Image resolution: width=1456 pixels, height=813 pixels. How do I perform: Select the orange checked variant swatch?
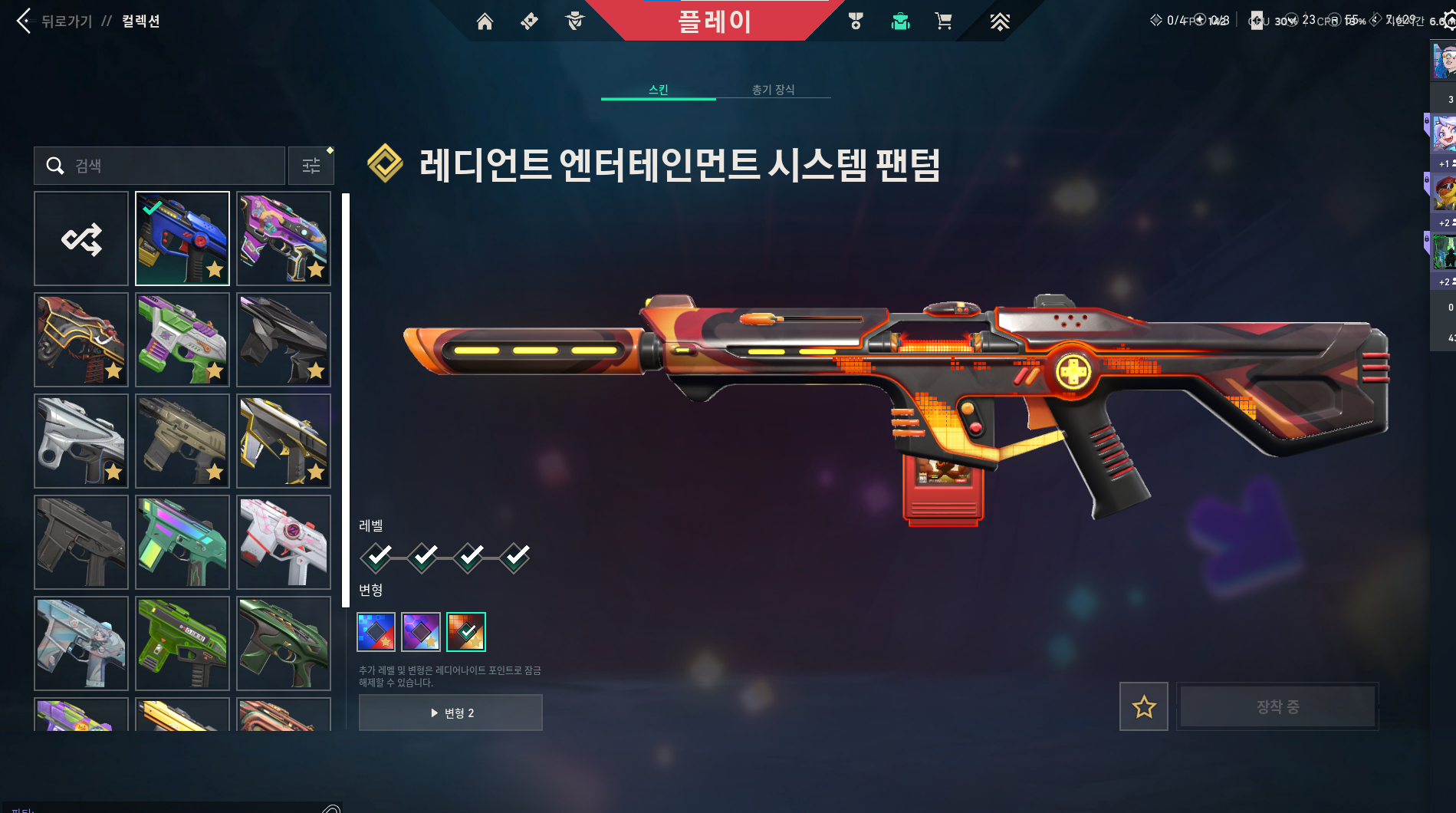pos(466,632)
